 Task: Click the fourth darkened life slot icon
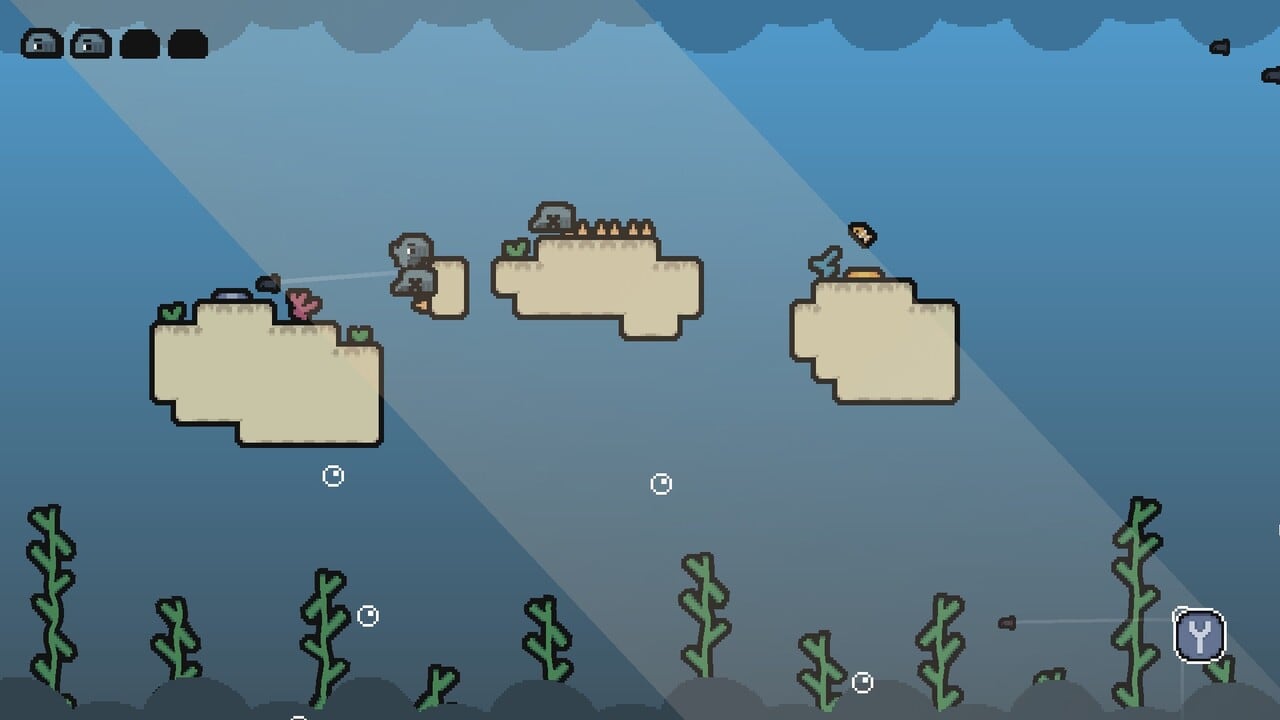coord(189,43)
